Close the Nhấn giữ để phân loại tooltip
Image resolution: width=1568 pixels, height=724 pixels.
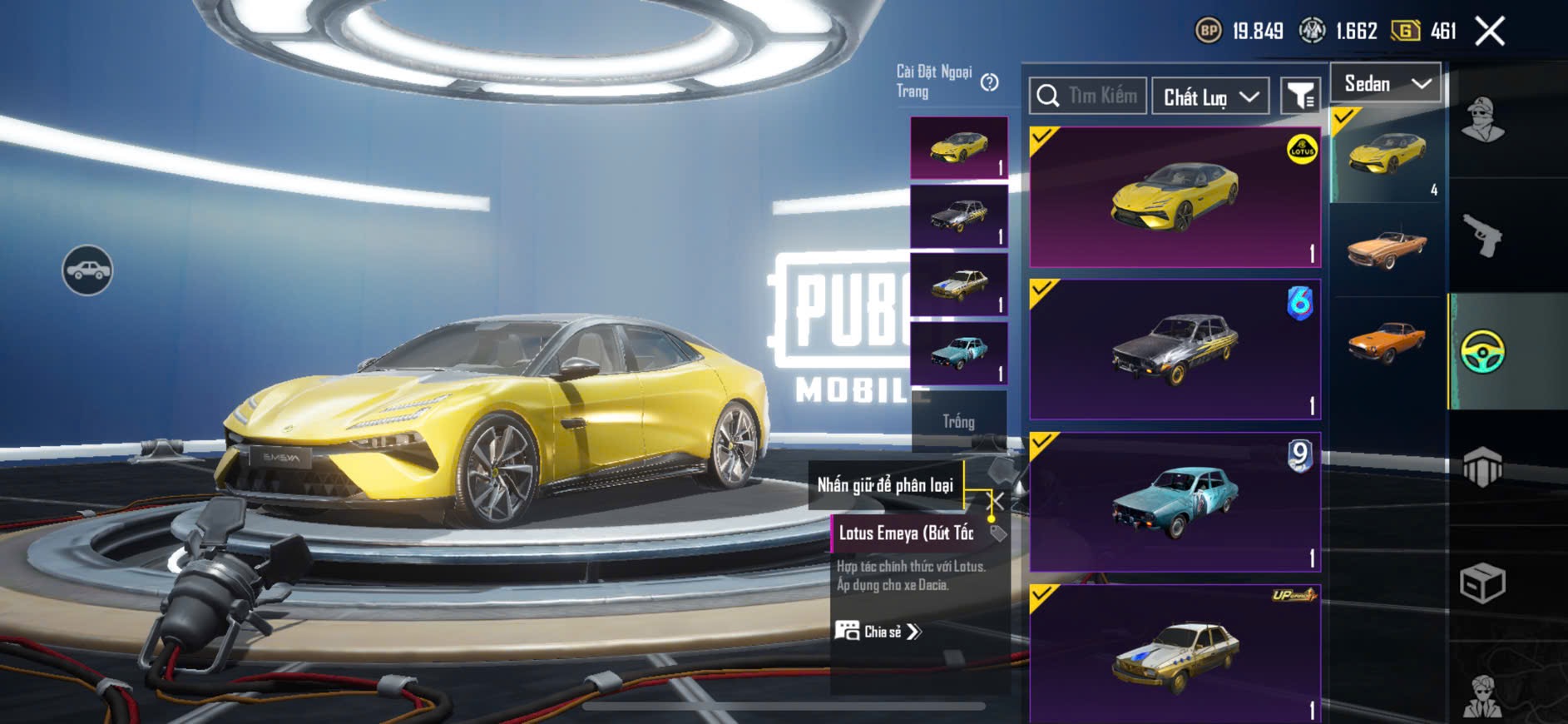coord(996,501)
